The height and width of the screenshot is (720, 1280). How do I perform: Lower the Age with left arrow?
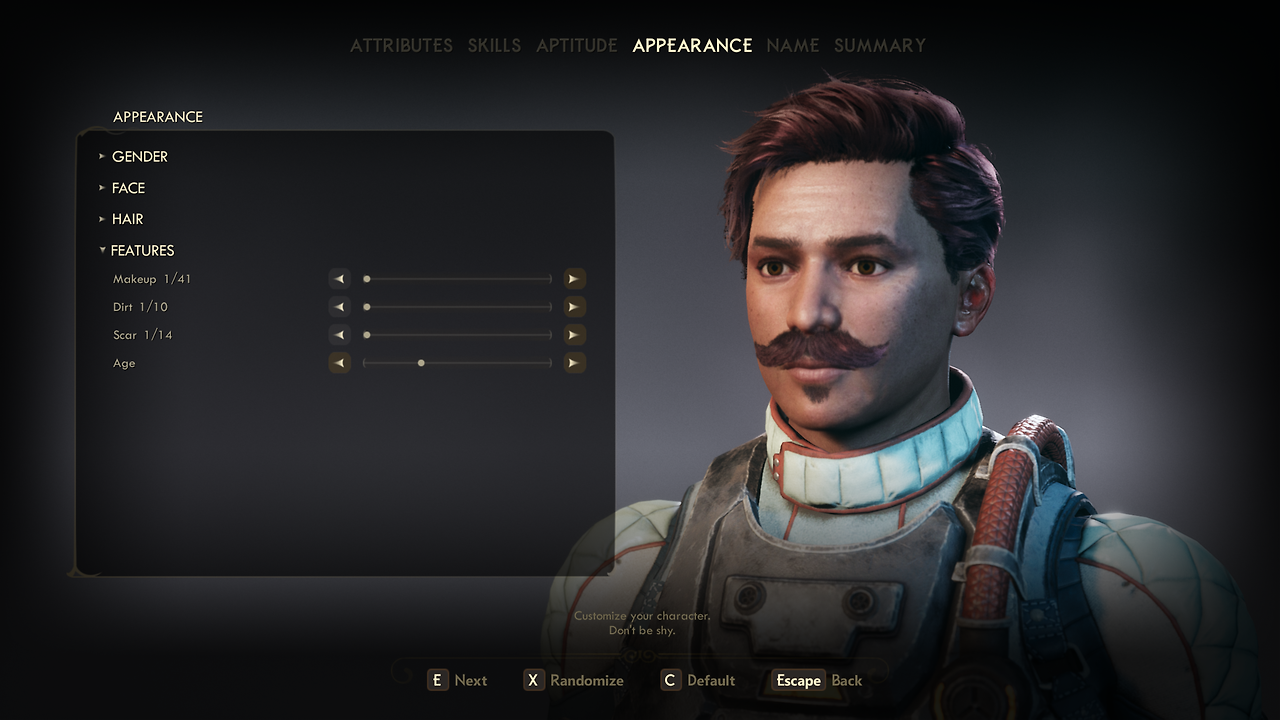(x=340, y=363)
